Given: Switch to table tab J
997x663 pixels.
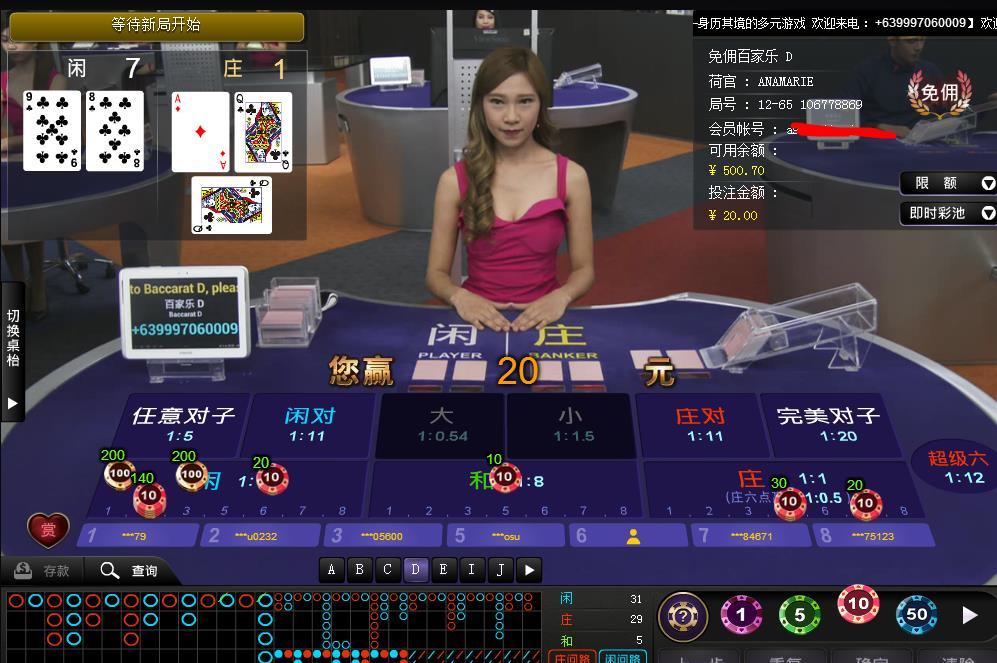Looking at the screenshot, I should pyautogui.click(x=499, y=570).
